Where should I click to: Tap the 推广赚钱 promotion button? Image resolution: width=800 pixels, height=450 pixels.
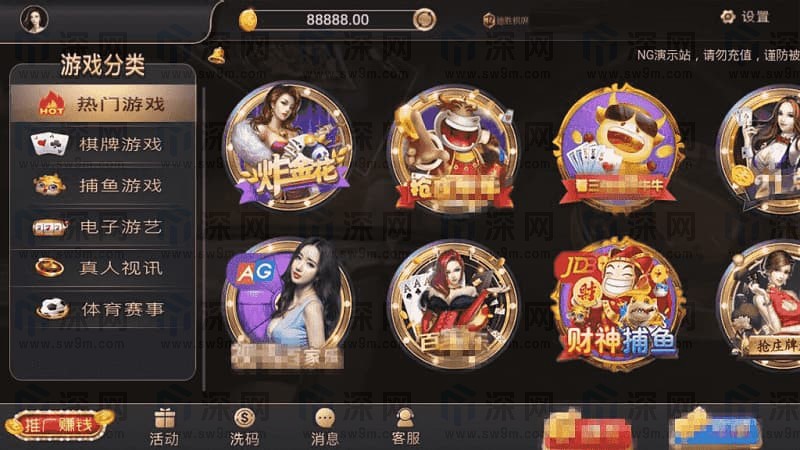pos(58,425)
